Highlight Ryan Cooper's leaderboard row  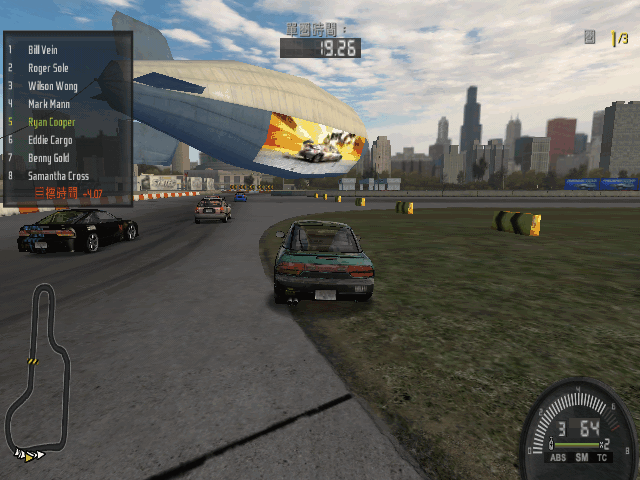click(x=51, y=122)
